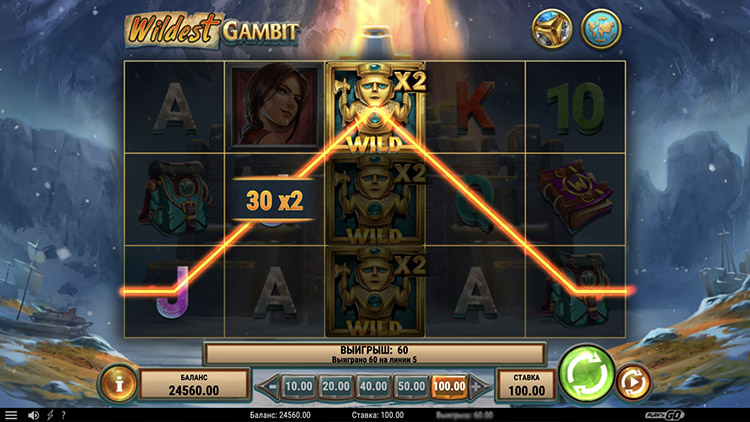Open the hamburger menu in the bottom bar
The width and height of the screenshot is (750, 422).
pos(11,415)
